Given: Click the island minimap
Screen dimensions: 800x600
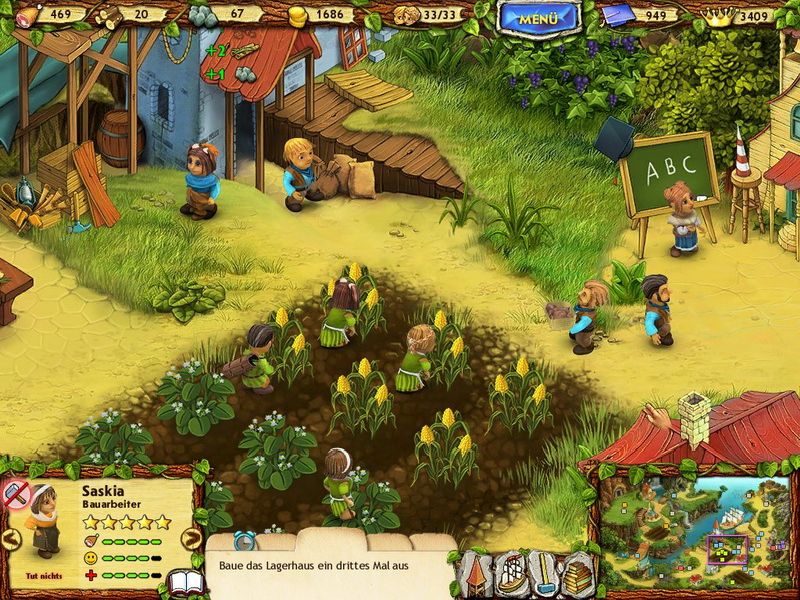Looking at the screenshot, I should click(696, 530).
